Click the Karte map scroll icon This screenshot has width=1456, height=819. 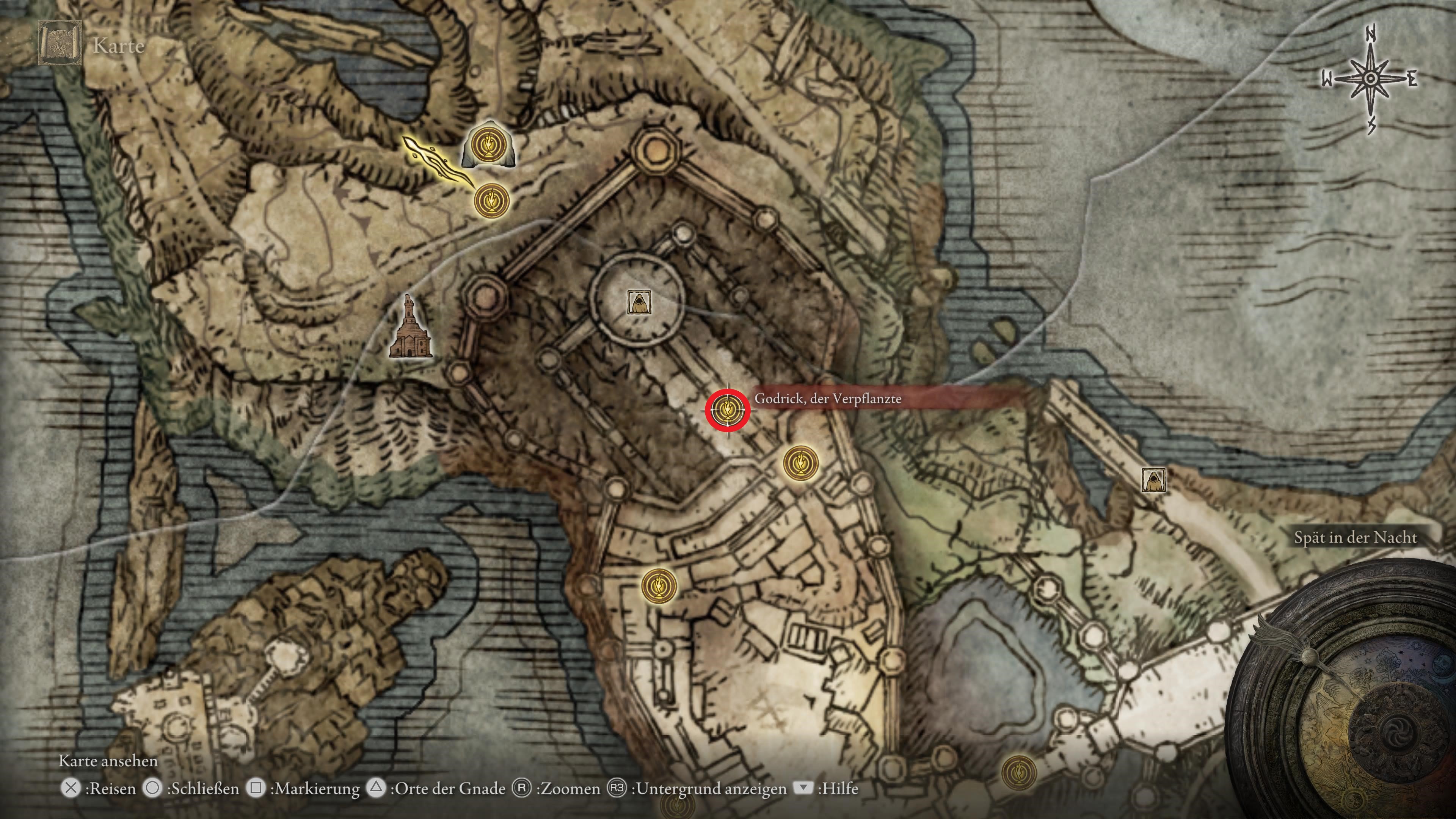click(x=60, y=43)
